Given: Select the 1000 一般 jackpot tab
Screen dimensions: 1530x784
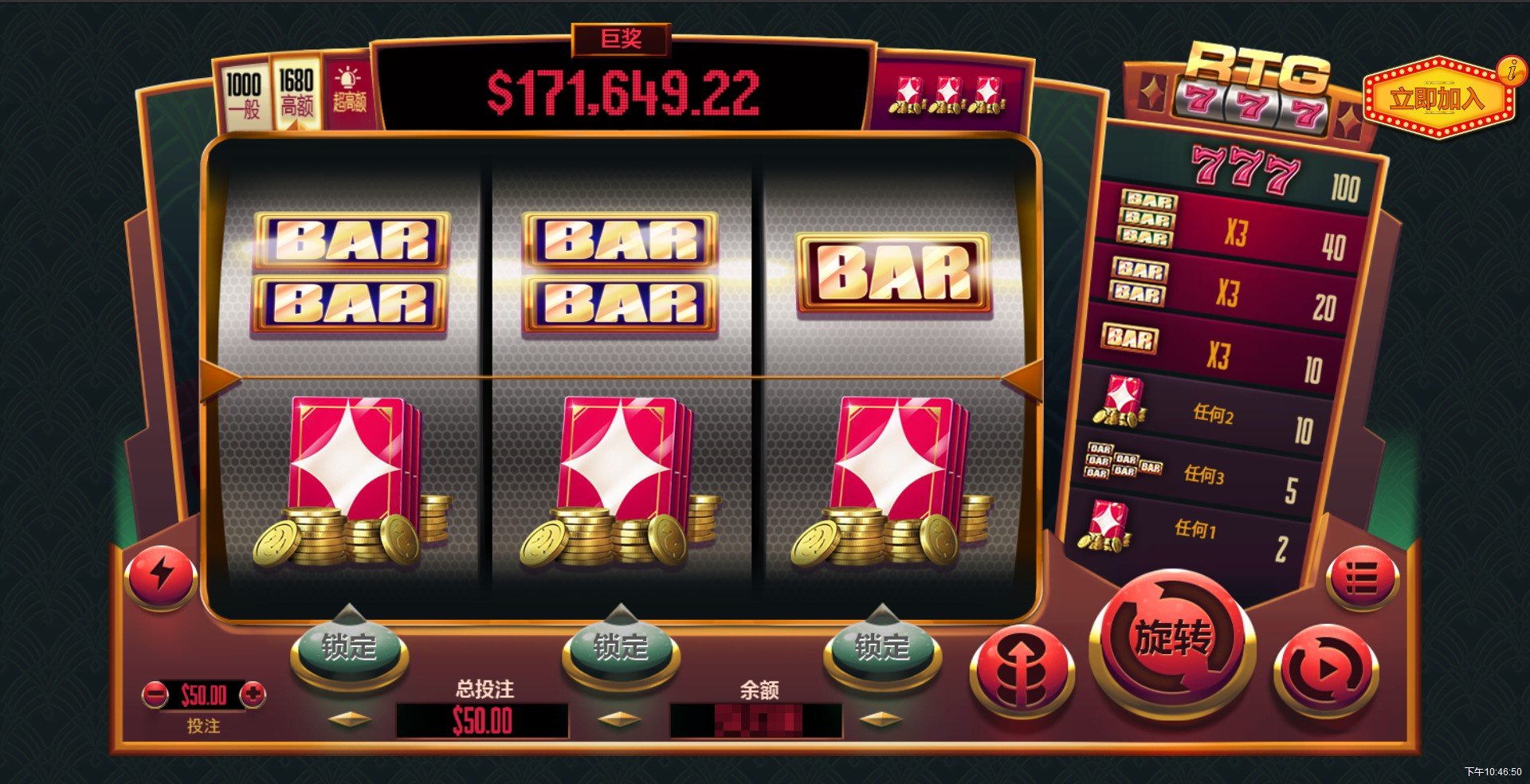Looking at the screenshot, I should pyautogui.click(x=243, y=95).
